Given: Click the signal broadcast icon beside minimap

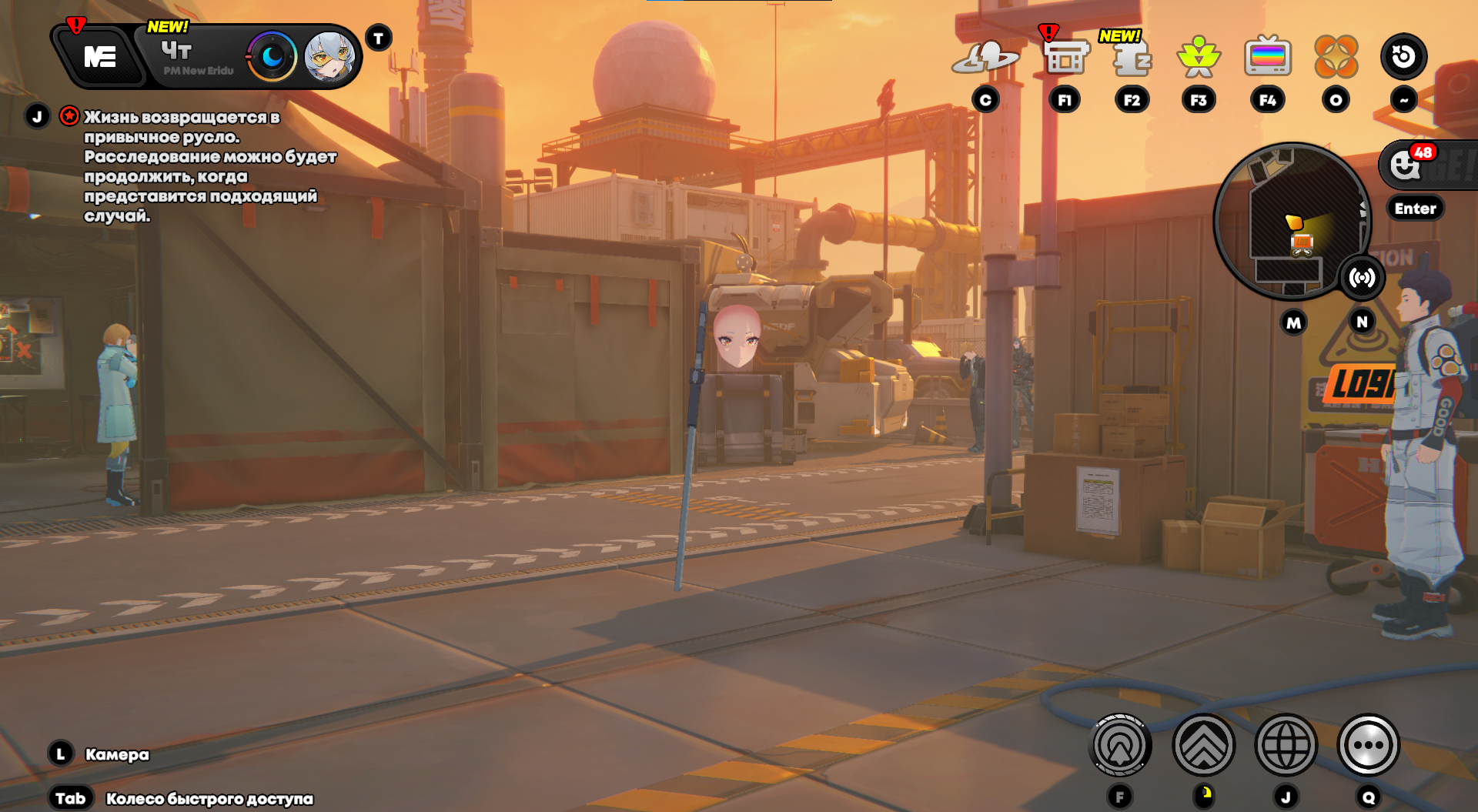Looking at the screenshot, I should point(1362,278).
